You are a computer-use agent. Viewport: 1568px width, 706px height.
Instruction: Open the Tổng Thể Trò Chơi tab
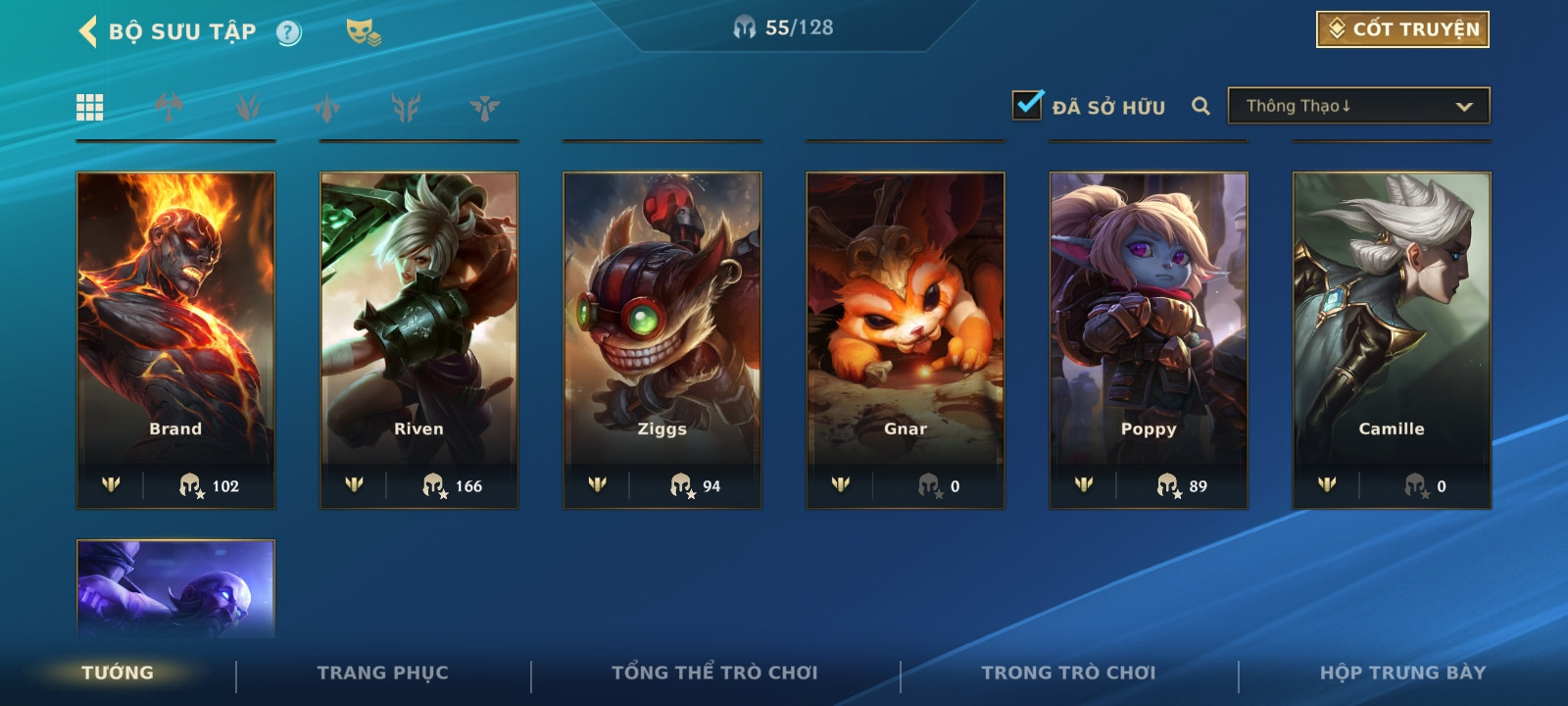714,673
